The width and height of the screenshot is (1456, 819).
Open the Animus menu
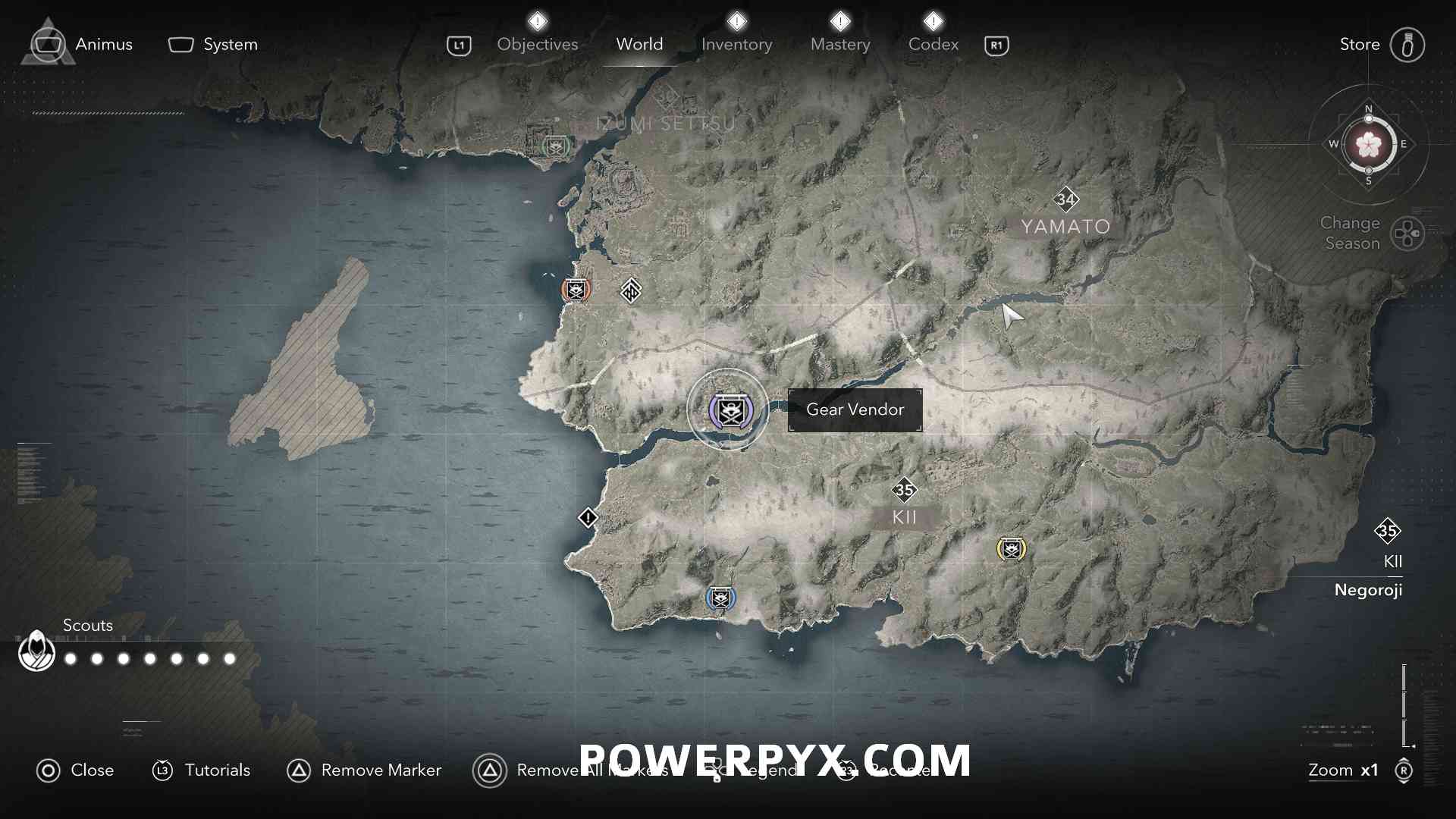[82, 45]
